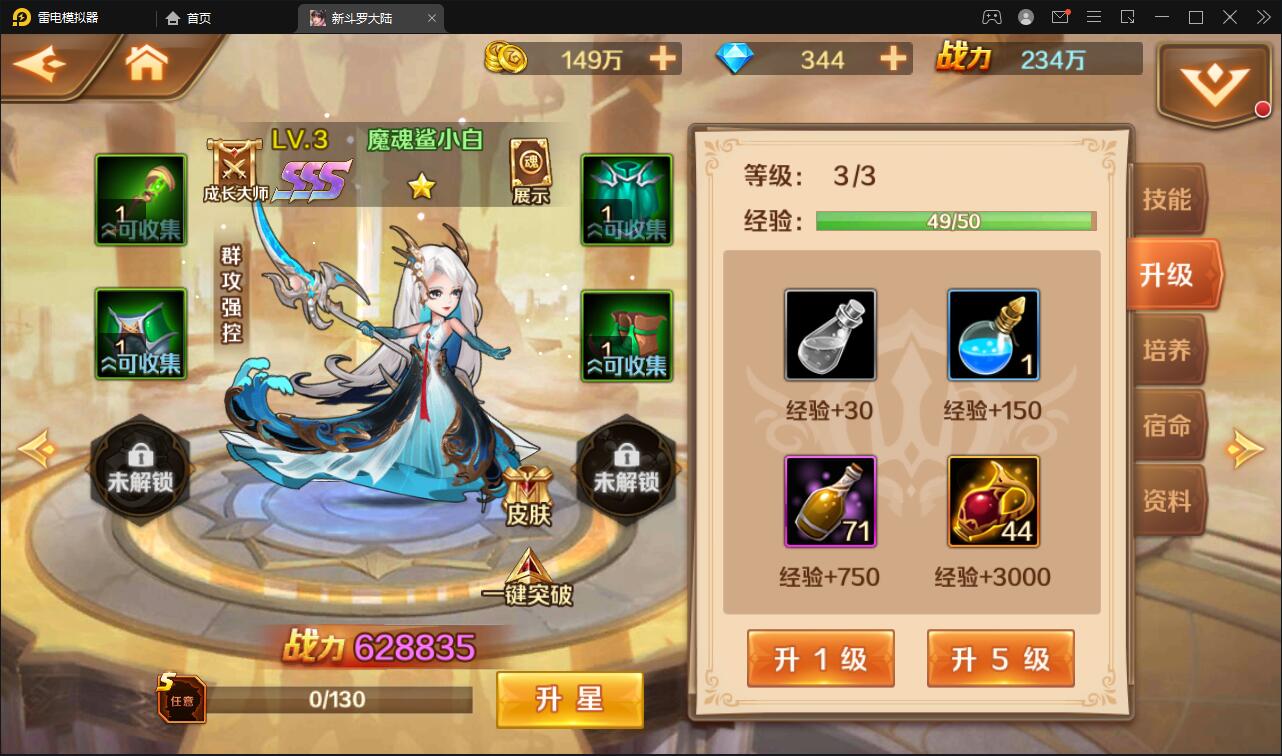Click the double-chevron expander in emulator title bar
This screenshot has height=756, width=1282.
1264,17
